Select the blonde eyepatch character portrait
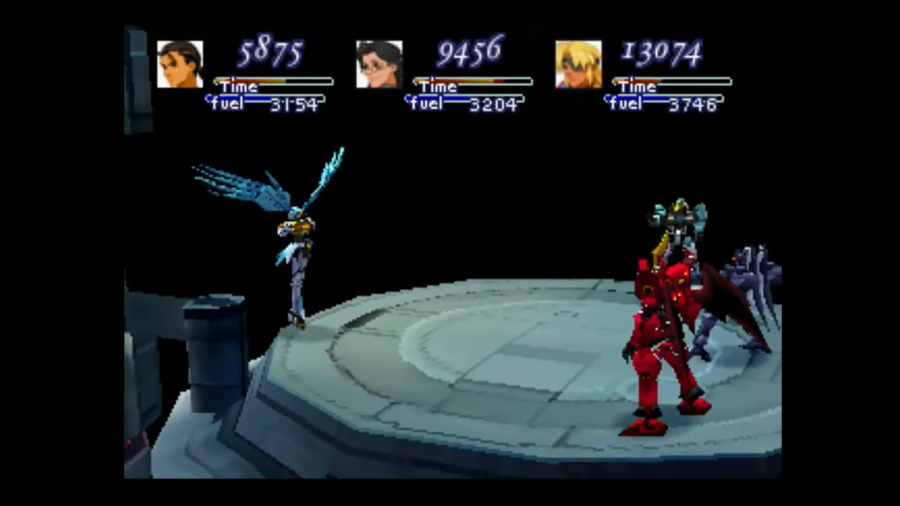The width and height of the screenshot is (900, 506). pos(578,65)
